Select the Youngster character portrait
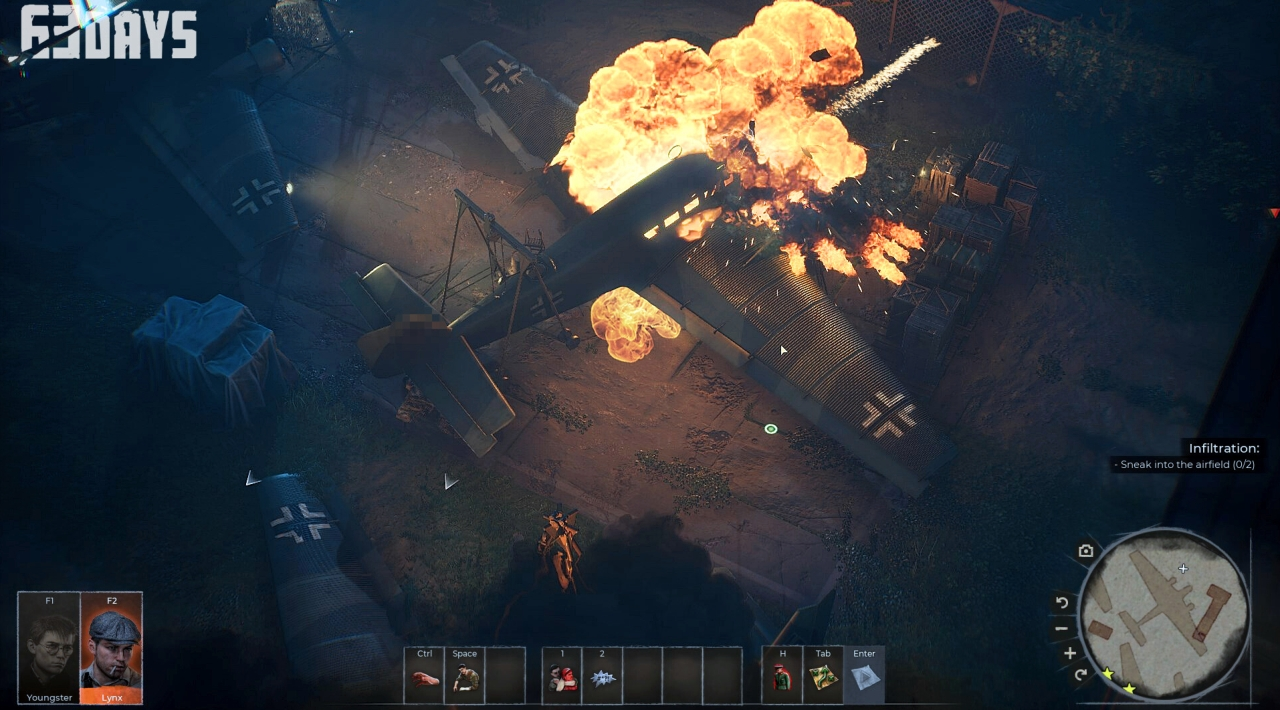Viewport: 1280px width, 710px height. tap(49, 647)
